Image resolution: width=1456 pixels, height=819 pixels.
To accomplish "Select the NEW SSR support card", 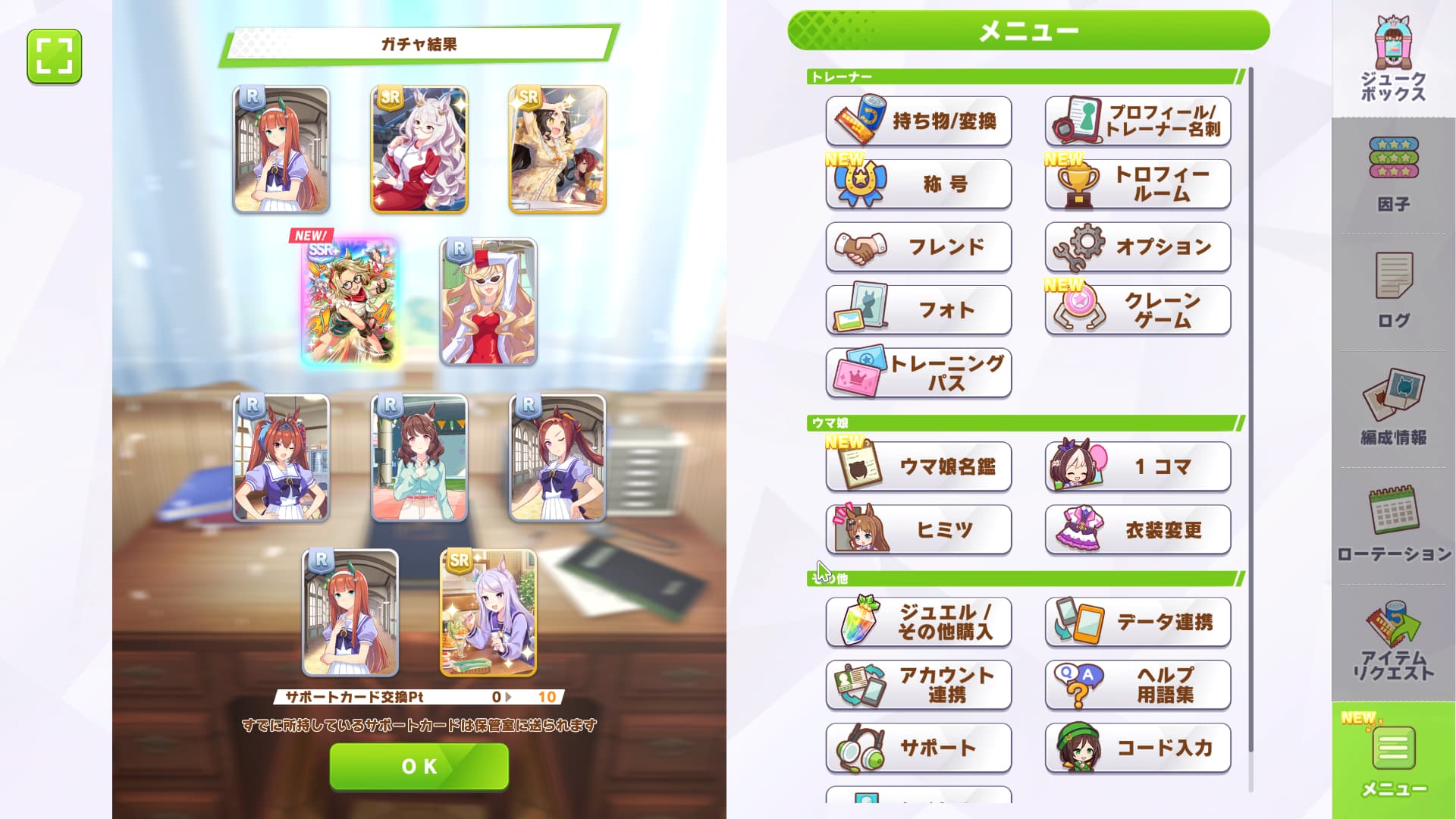I will 350,302.
